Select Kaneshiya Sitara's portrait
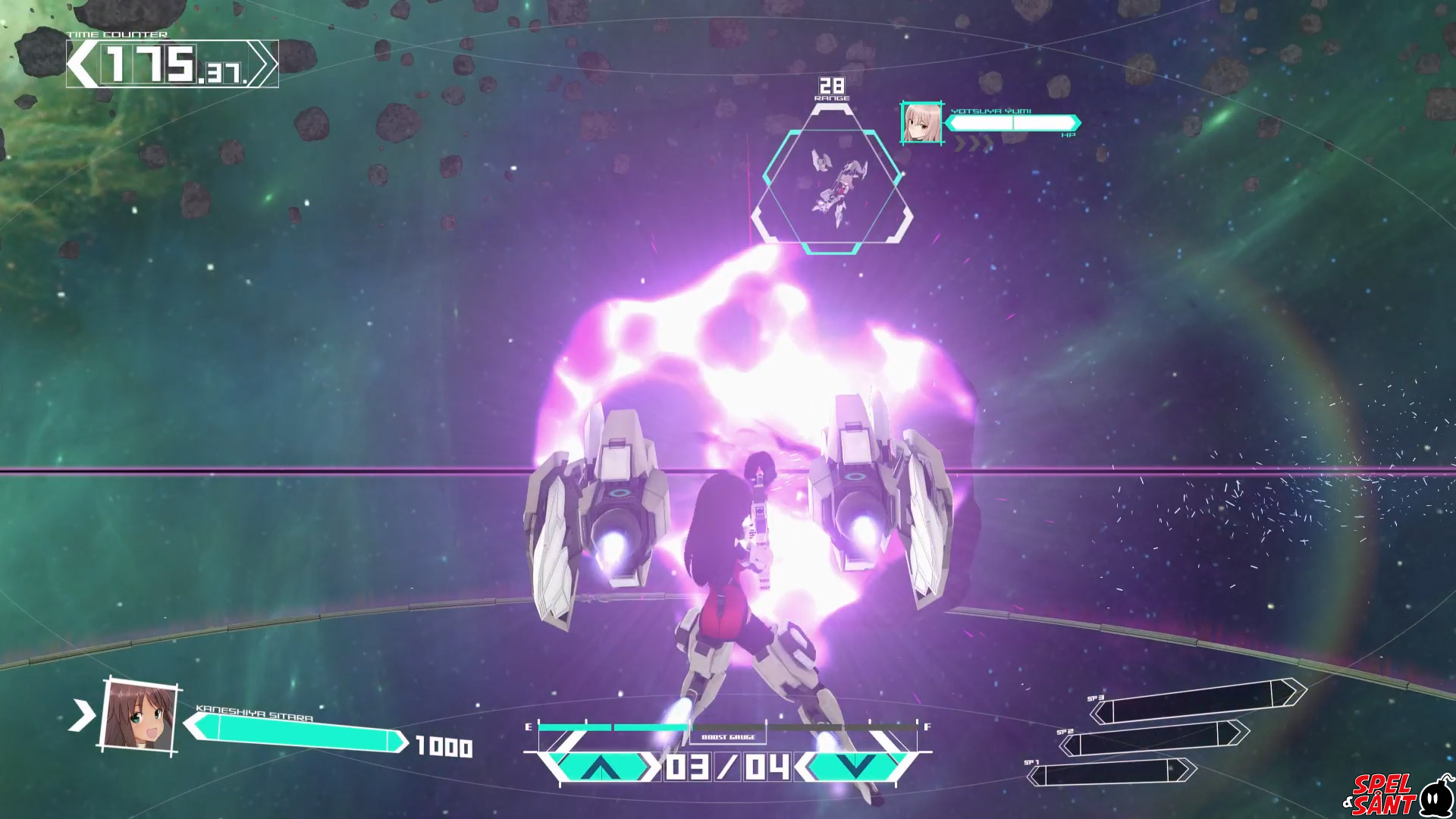Screen dimensions: 1456x819 (140, 715)
